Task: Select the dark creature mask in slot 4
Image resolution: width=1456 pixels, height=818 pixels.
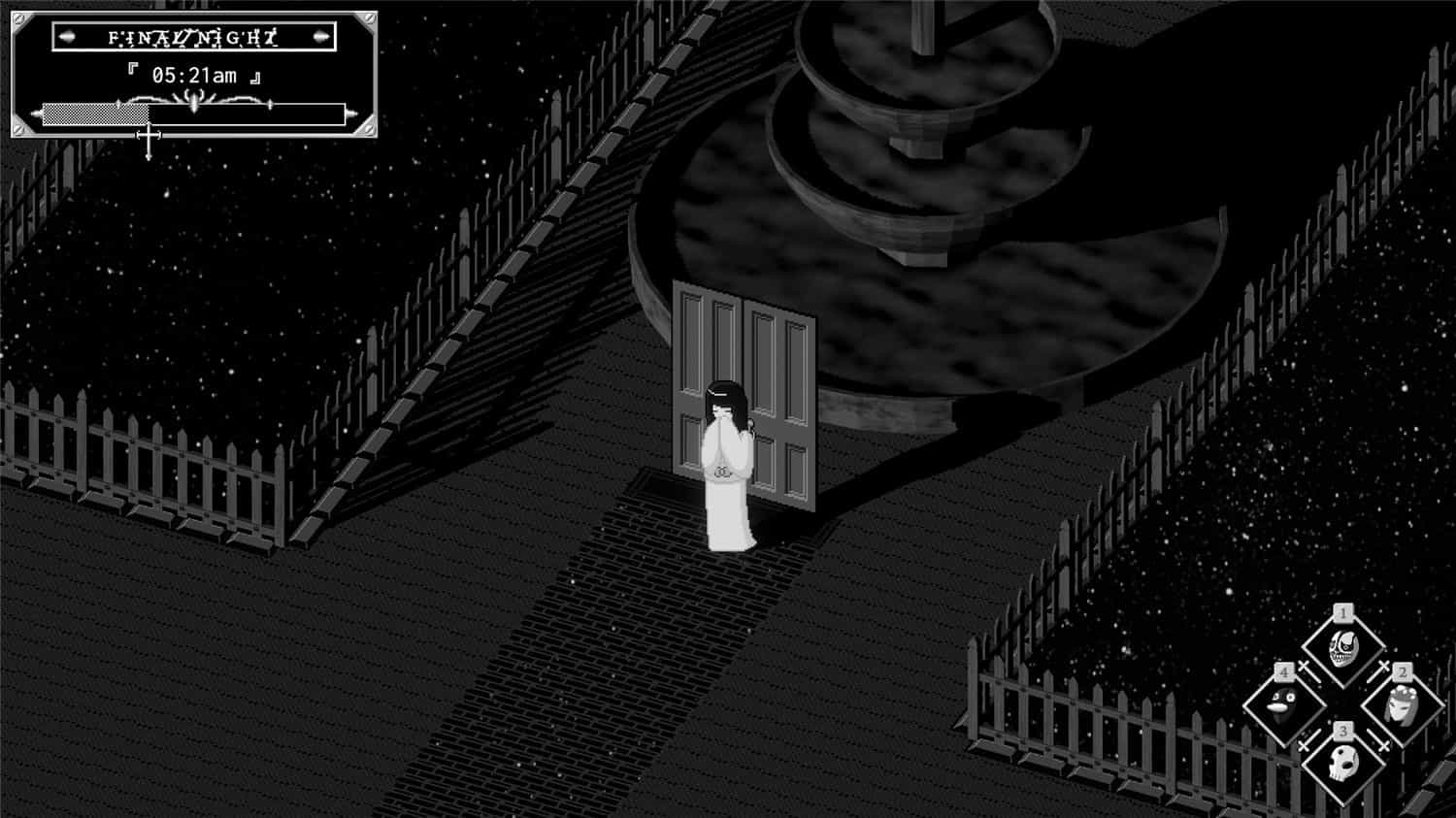Action: (1281, 705)
